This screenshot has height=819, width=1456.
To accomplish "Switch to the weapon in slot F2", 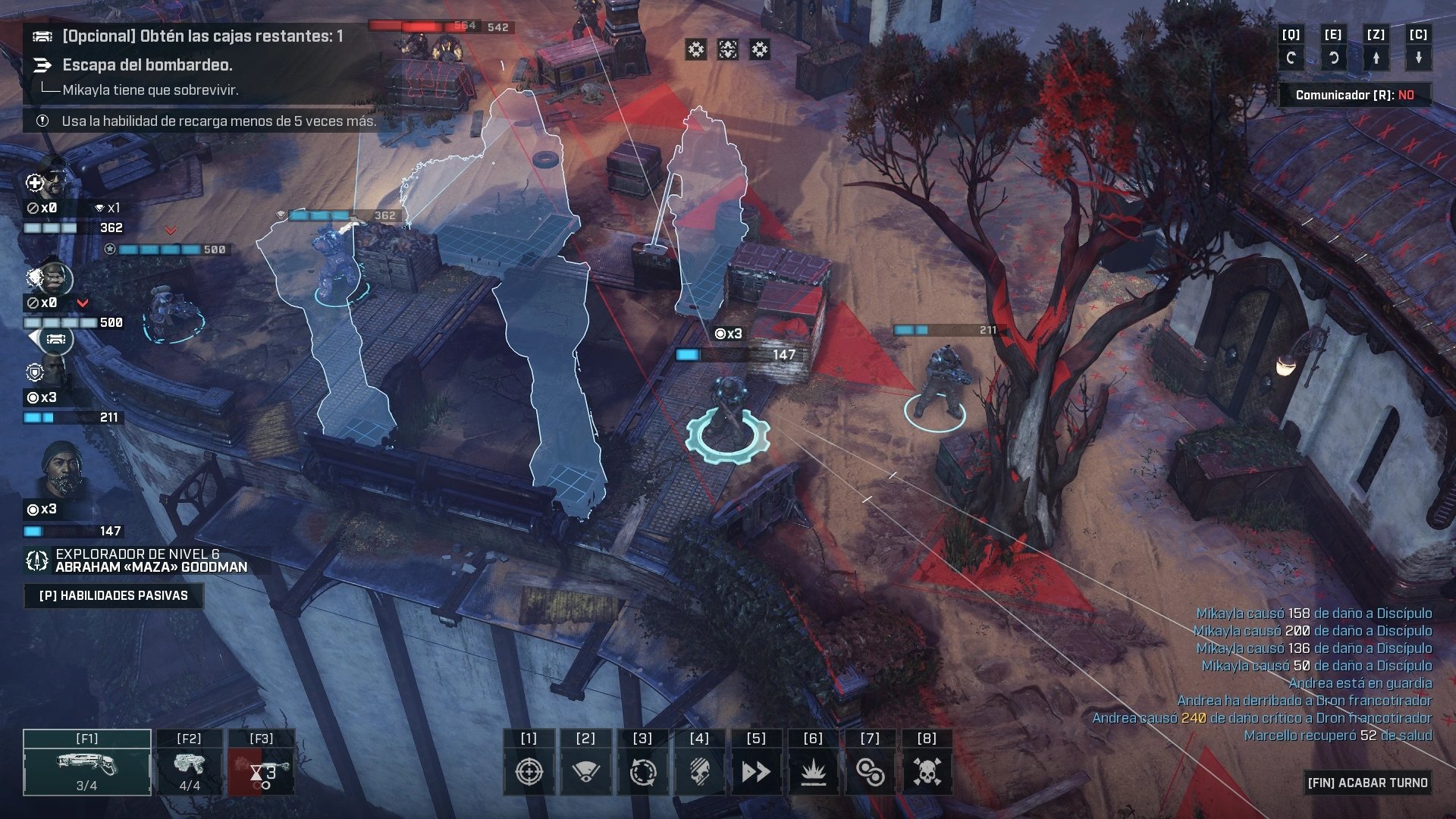I will tap(188, 762).
